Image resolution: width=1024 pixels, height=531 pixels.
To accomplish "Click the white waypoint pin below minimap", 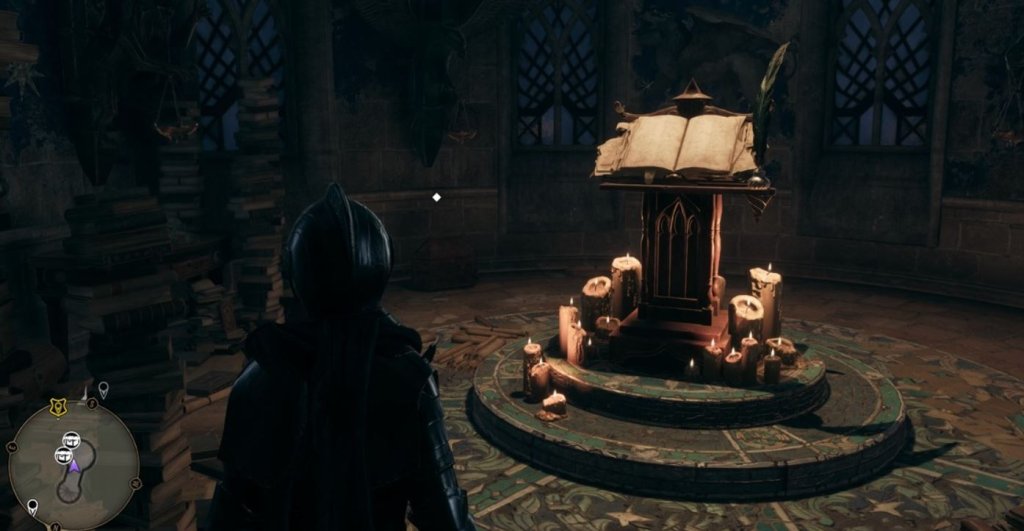I will click(33, 506).
